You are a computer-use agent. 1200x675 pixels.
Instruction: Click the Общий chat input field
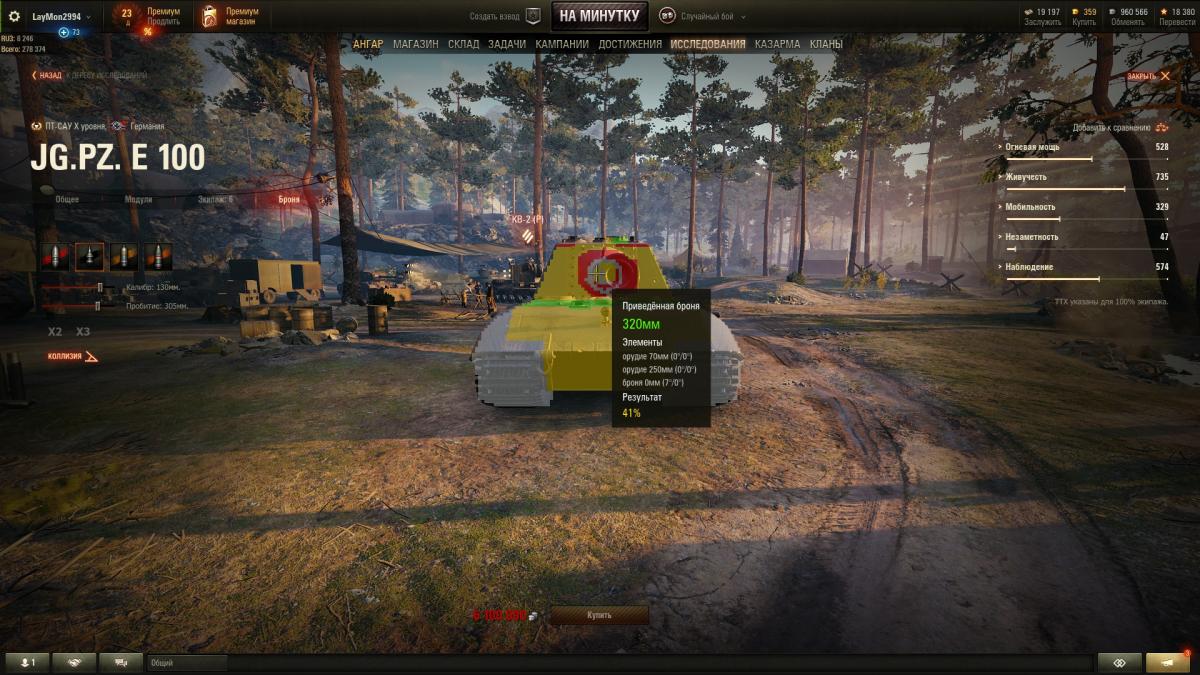pyautogui.click(x=188, y=663)
